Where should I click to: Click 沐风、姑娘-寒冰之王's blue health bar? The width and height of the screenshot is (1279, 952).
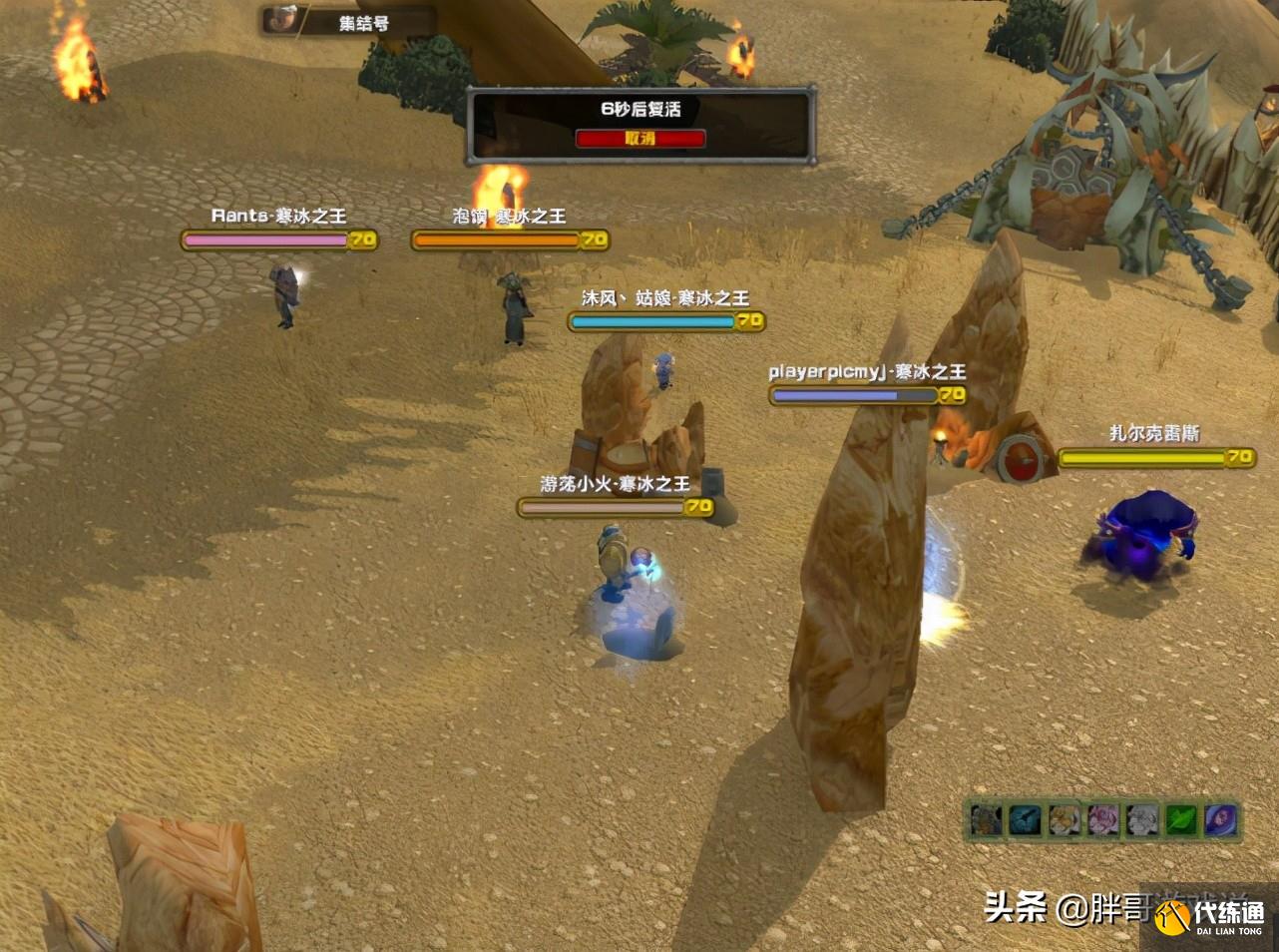click(653, 321)
